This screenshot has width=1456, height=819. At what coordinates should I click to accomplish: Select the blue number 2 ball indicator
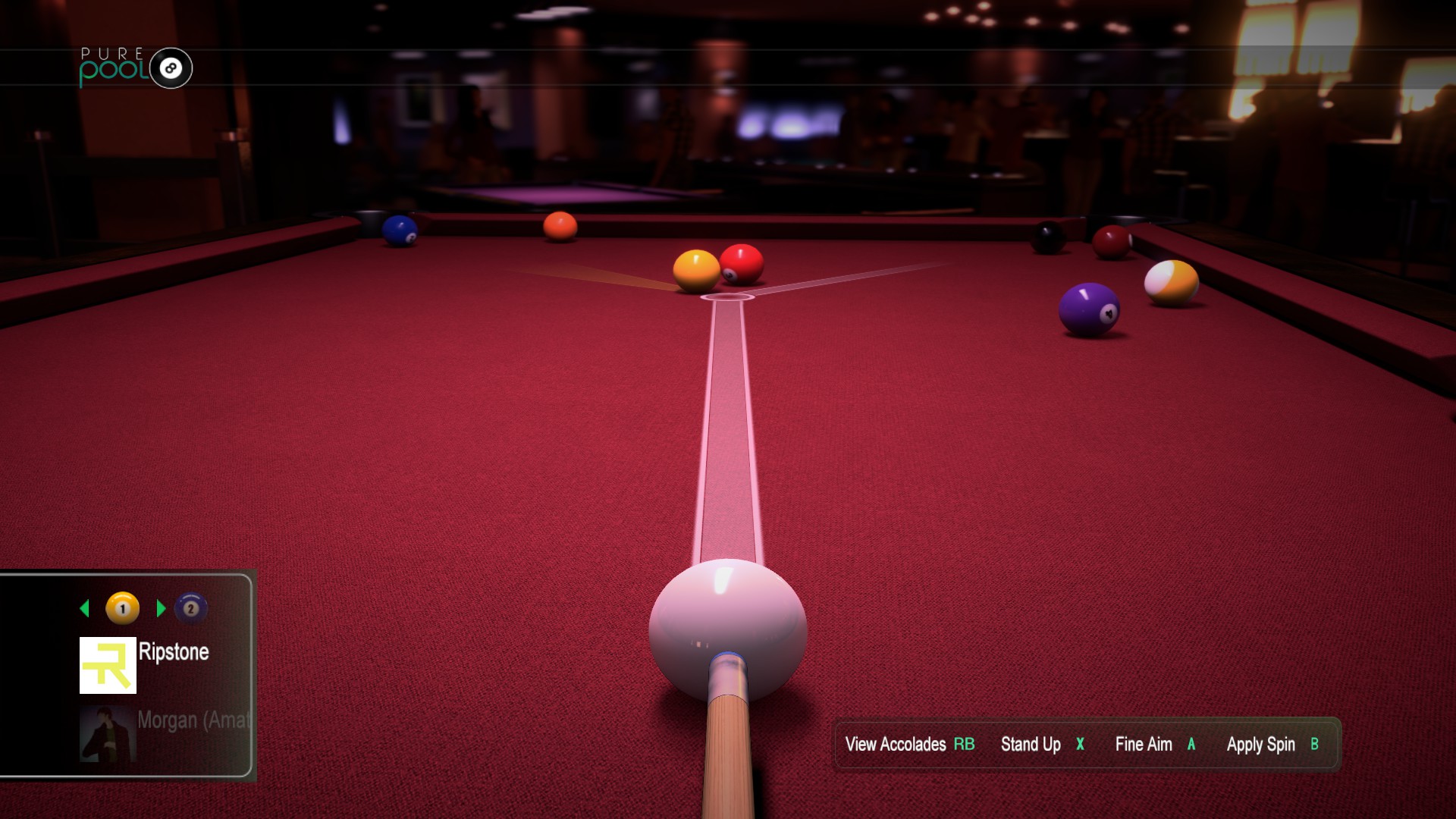click(x=190, y=609)
